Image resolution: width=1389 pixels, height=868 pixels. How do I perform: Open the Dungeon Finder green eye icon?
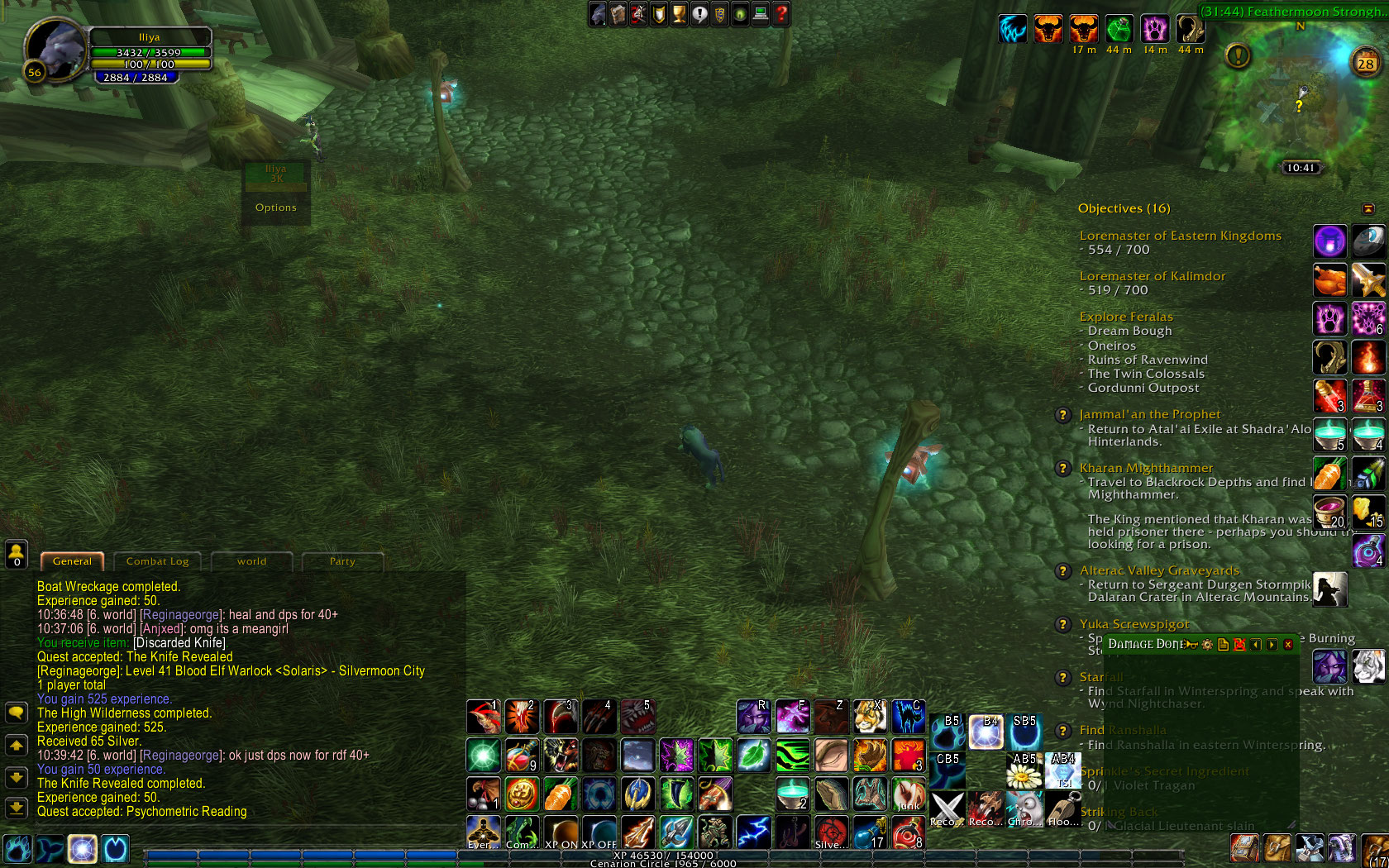click(x=740, y=14)
